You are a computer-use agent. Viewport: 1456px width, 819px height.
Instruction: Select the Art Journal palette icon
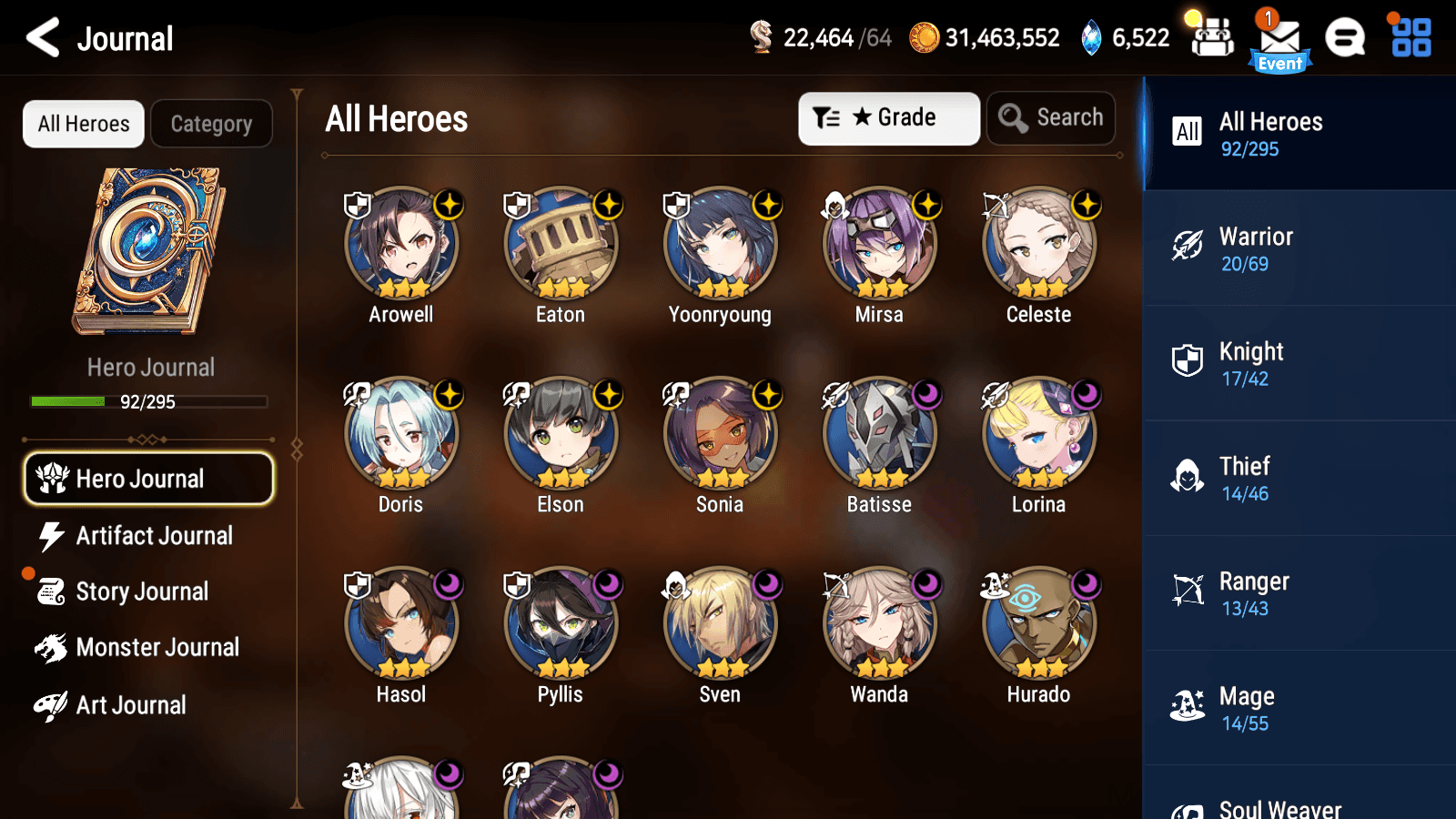tap(52, 705)
